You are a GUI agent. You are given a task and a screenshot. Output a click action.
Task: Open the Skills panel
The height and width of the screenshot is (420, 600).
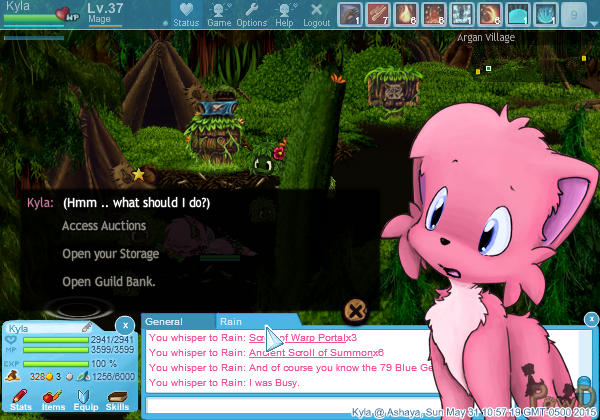(x=117, y=402)
